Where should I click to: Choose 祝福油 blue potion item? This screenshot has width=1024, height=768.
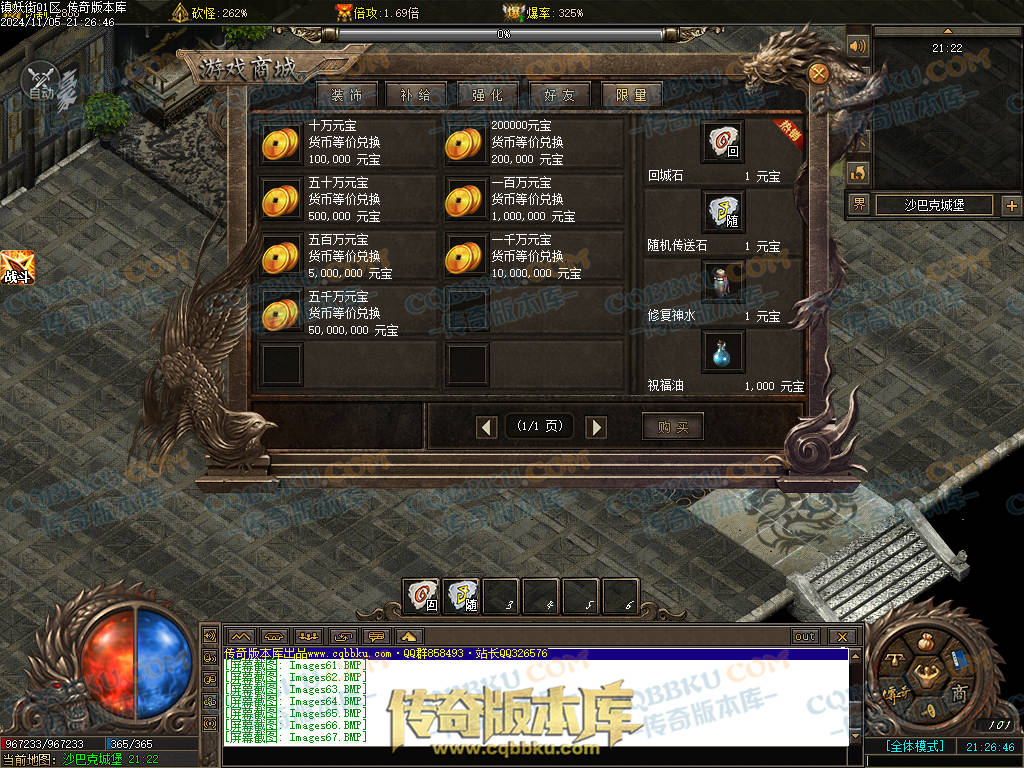(x=721, y=353)
